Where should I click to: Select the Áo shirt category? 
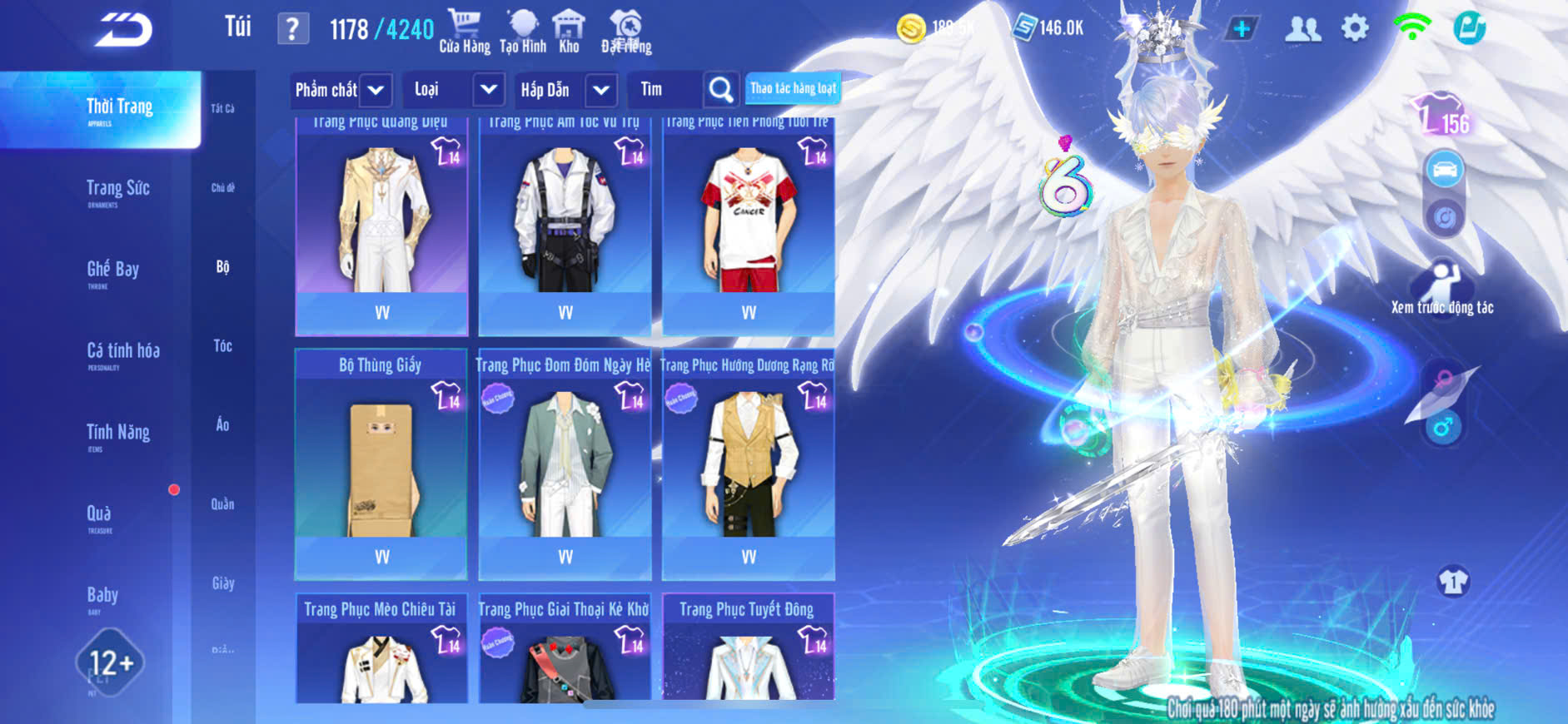coord(222,425)
